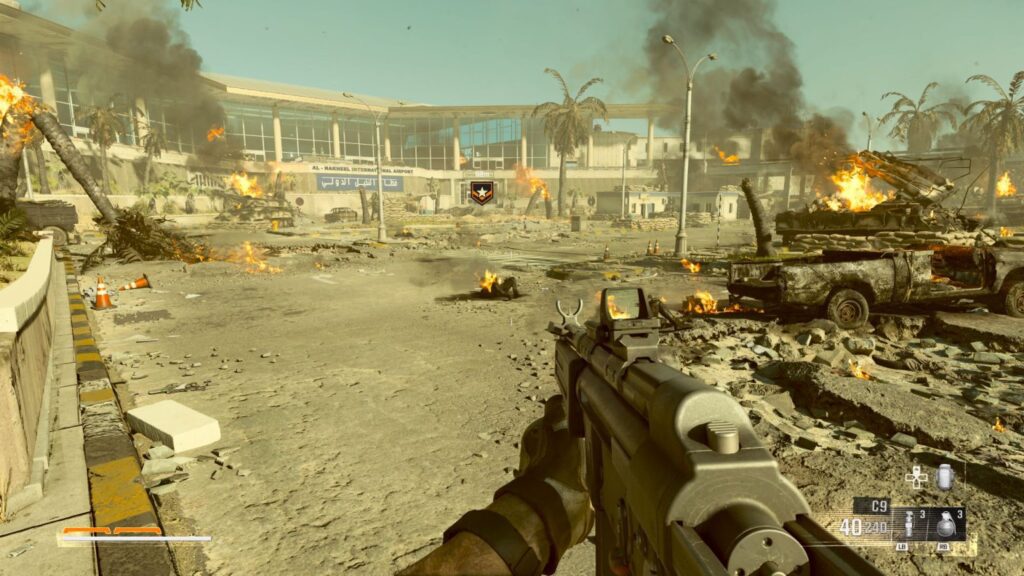Select the objective star marker
The width and height of the screenshot is (1024, 576).
coord(482,192)
